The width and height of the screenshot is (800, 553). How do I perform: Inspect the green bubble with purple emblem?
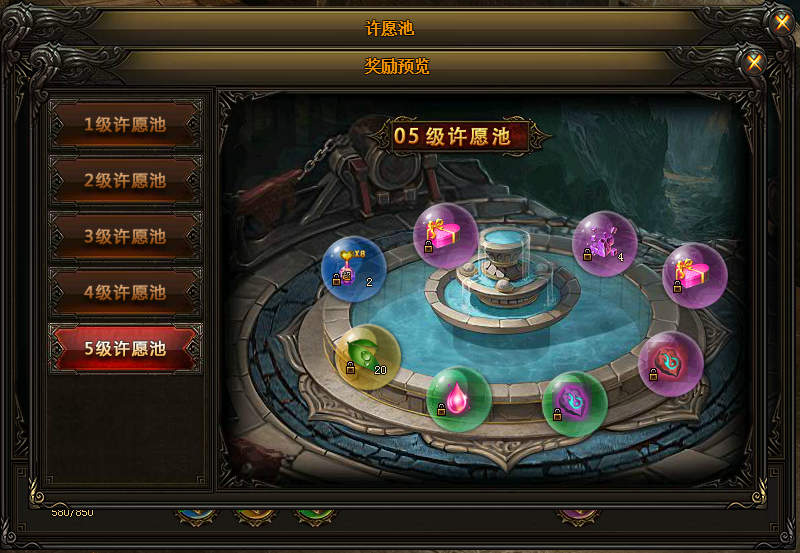(x=574, y=403)
